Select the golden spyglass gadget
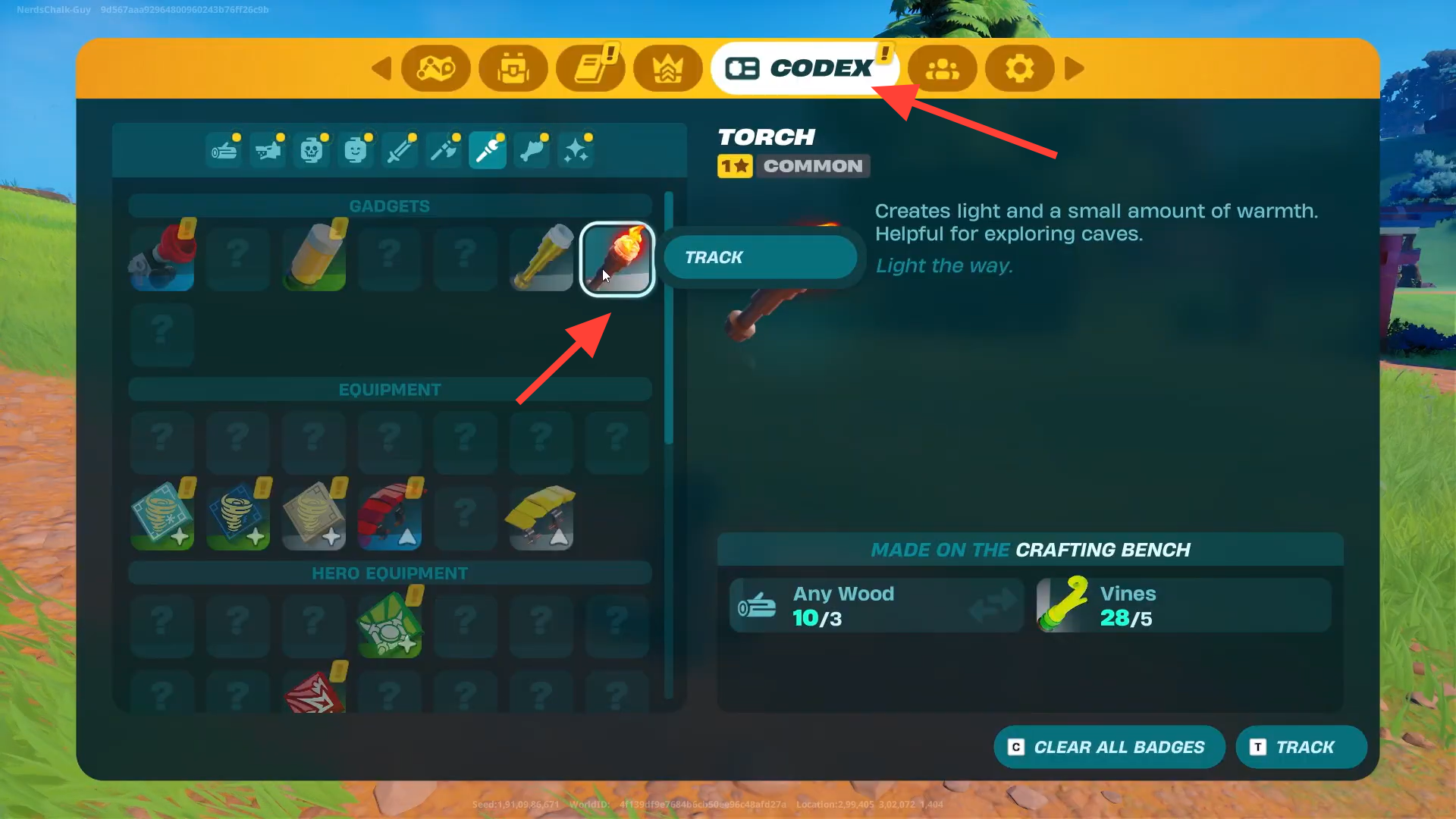 [541, 258]
